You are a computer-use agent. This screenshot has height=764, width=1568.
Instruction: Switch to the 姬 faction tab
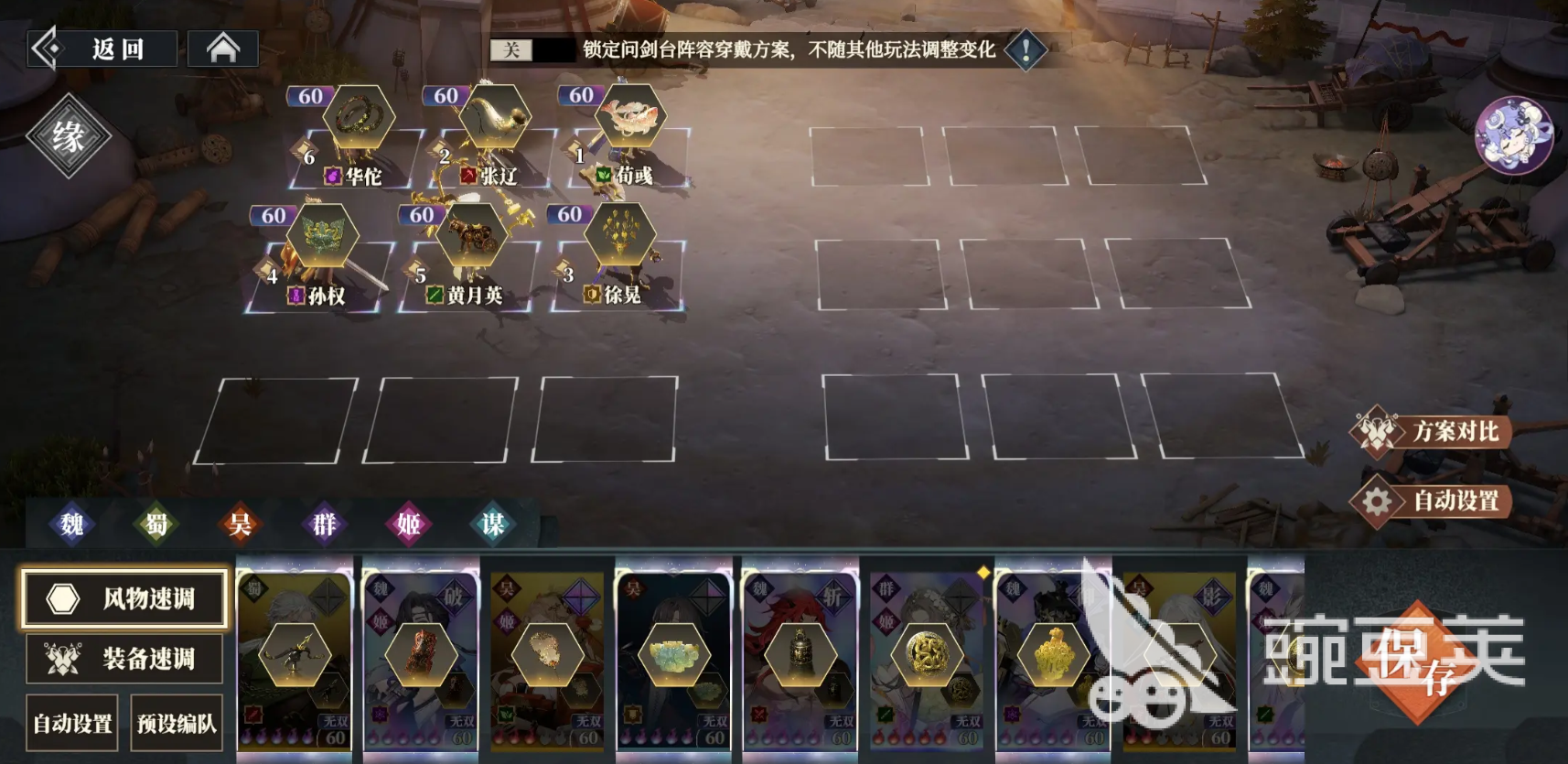click(407, 525)
